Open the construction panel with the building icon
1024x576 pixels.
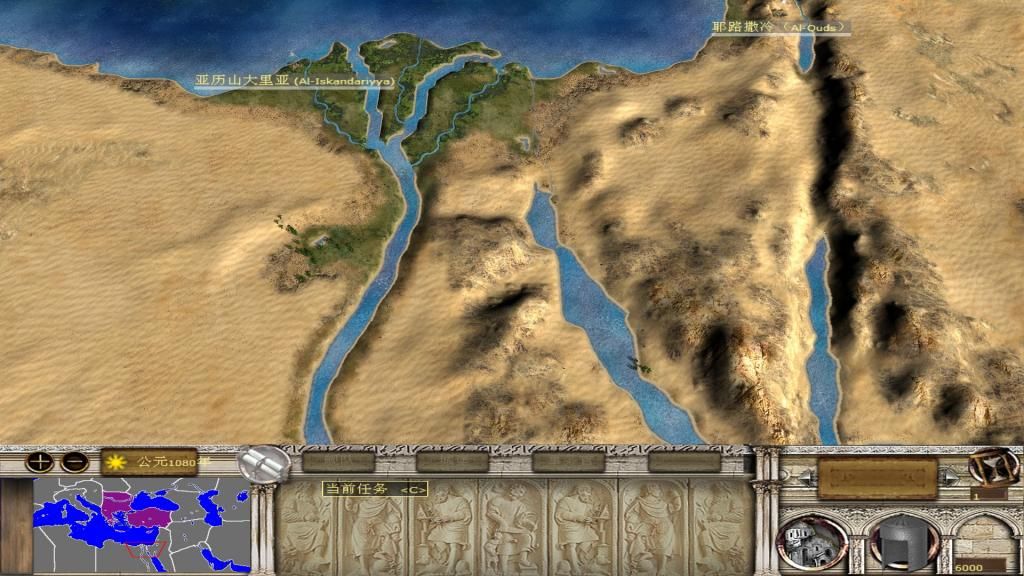pos(810,542)
